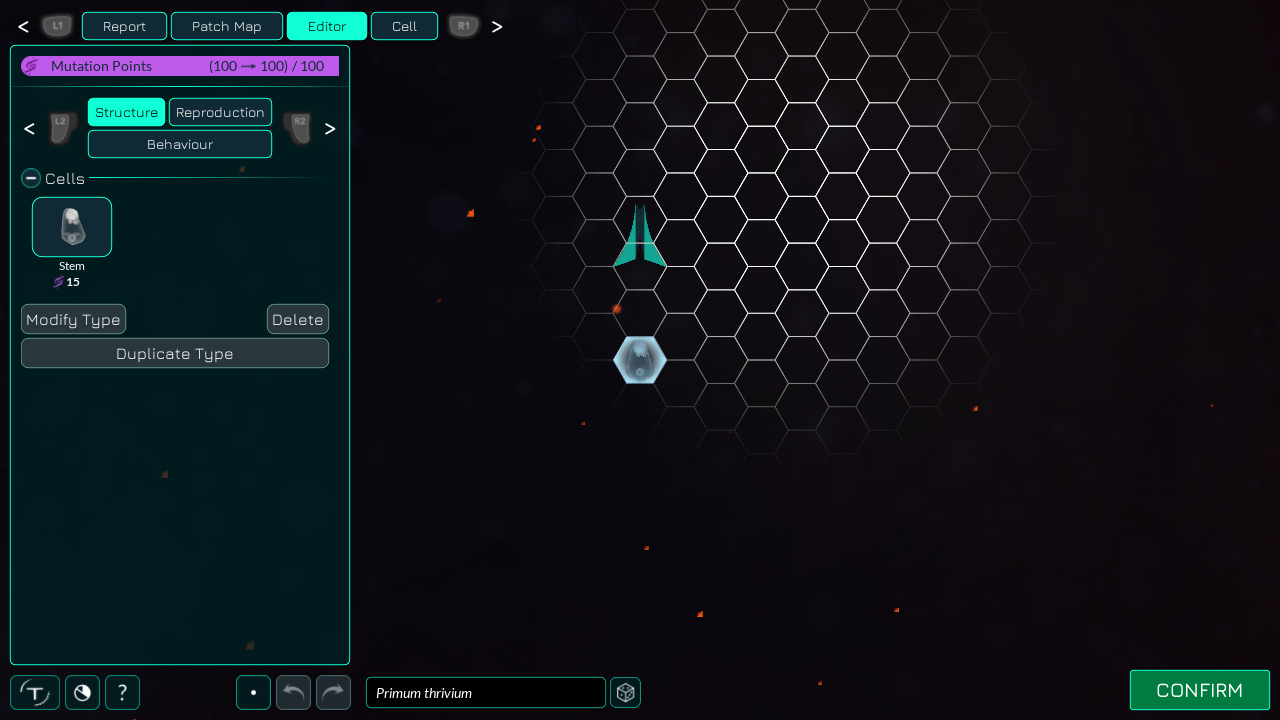Open the Patch Map screen

point(226,26)
